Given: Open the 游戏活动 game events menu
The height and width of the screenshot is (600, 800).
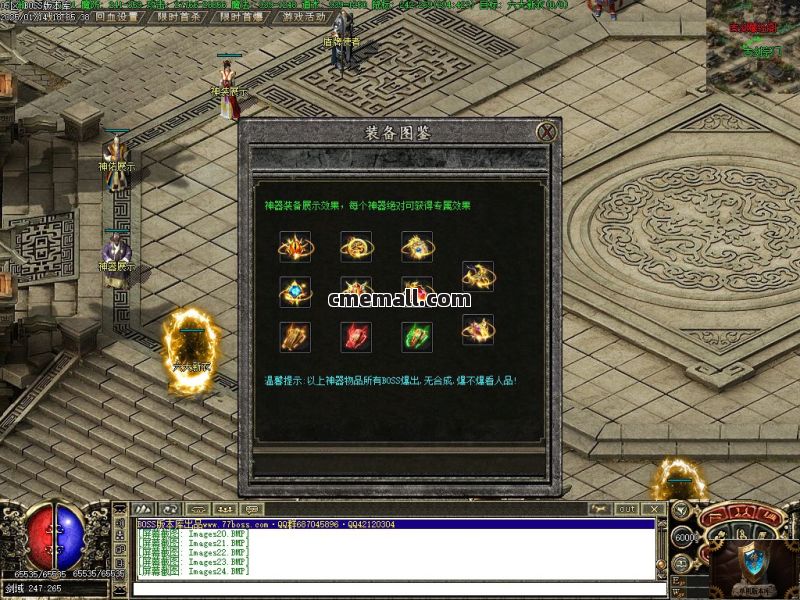Looking at the screenshot, I should [x=304, y=17].
